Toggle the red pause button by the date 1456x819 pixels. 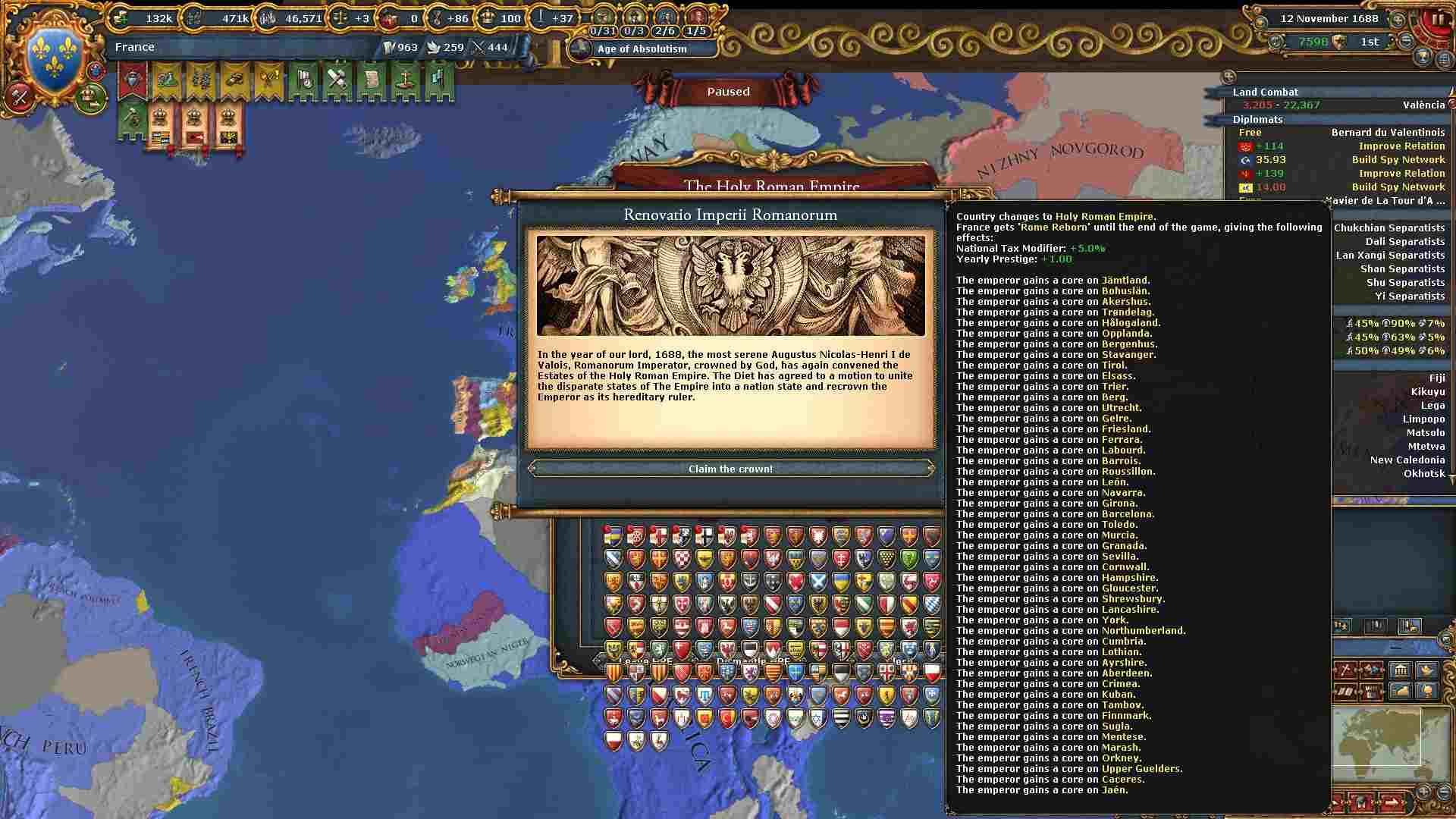pos(1438,20)
